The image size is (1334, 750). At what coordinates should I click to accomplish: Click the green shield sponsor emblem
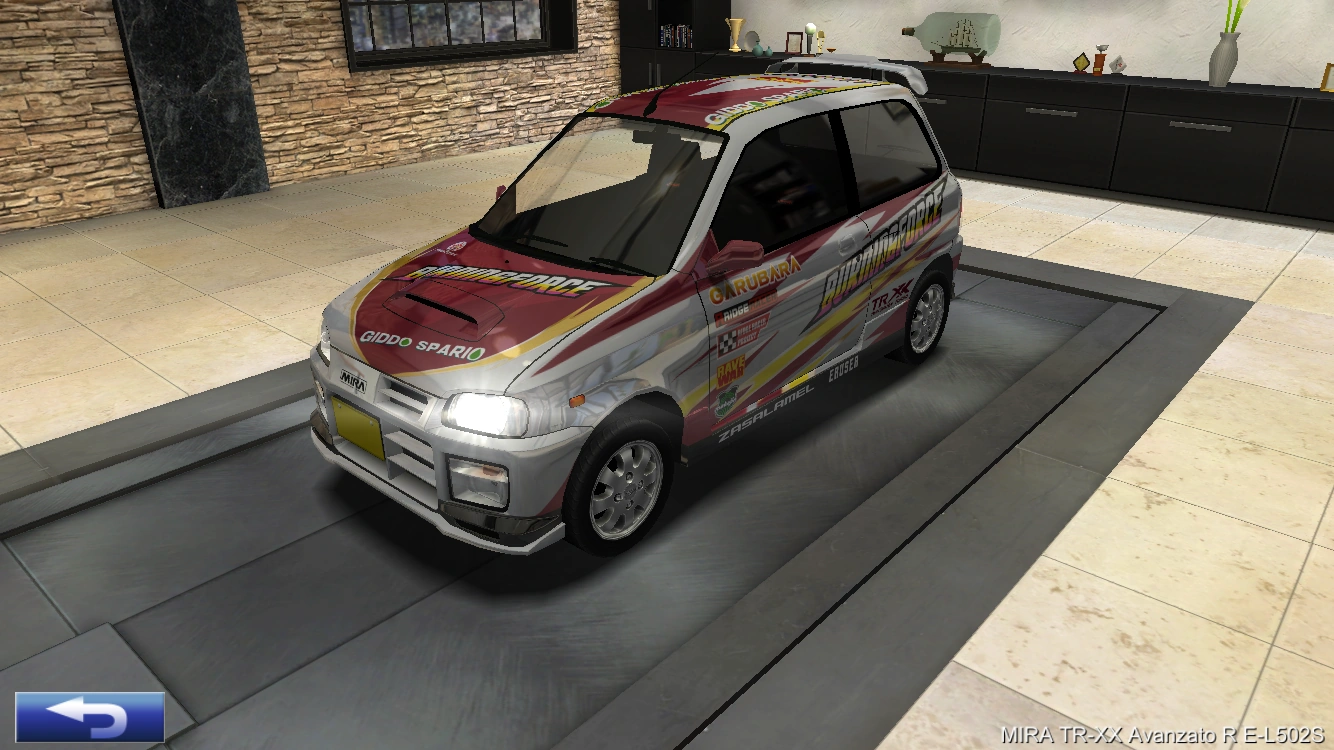(x=725, y=402)
